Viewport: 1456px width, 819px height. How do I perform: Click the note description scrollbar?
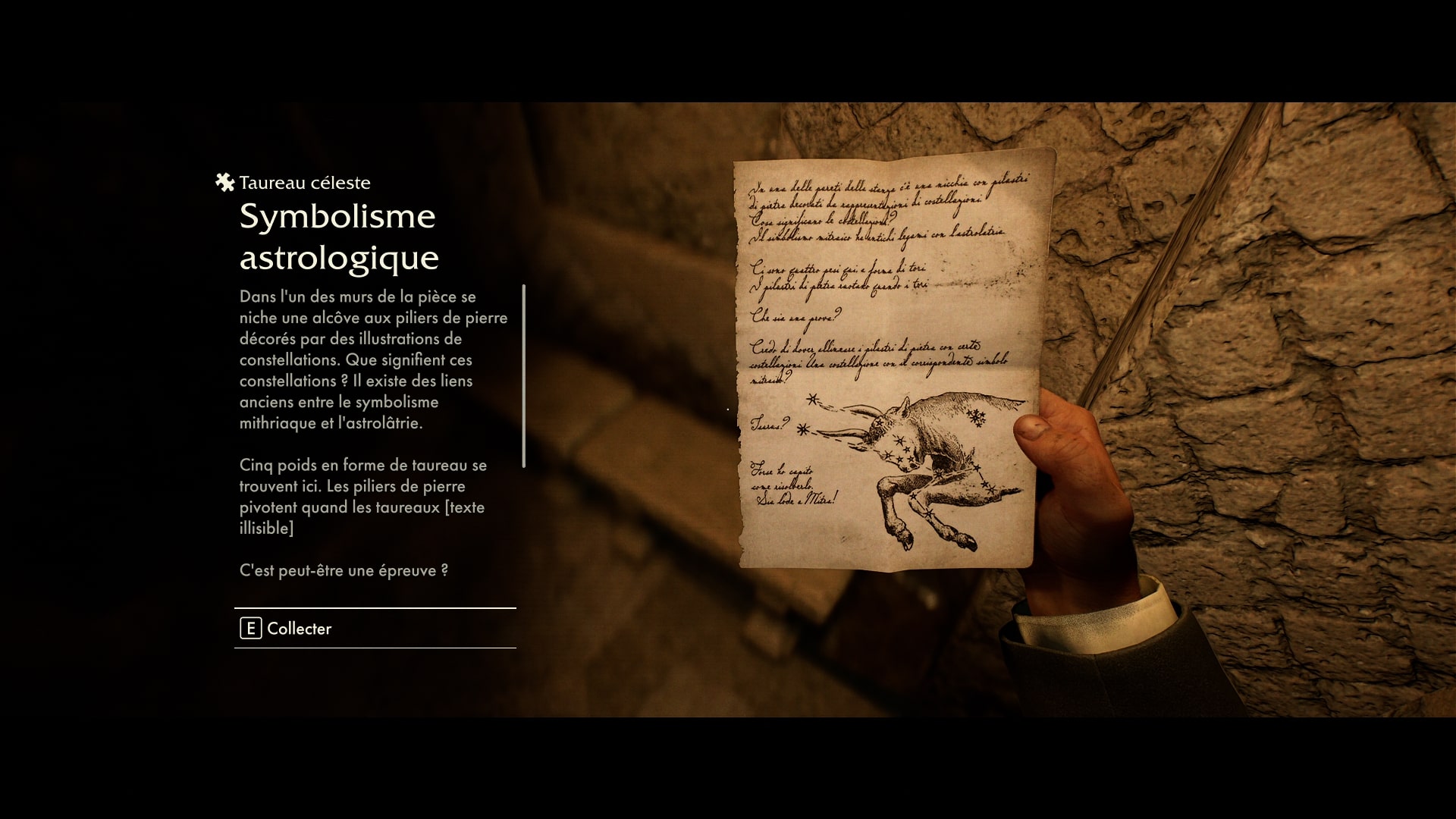[x=523, y=376]
